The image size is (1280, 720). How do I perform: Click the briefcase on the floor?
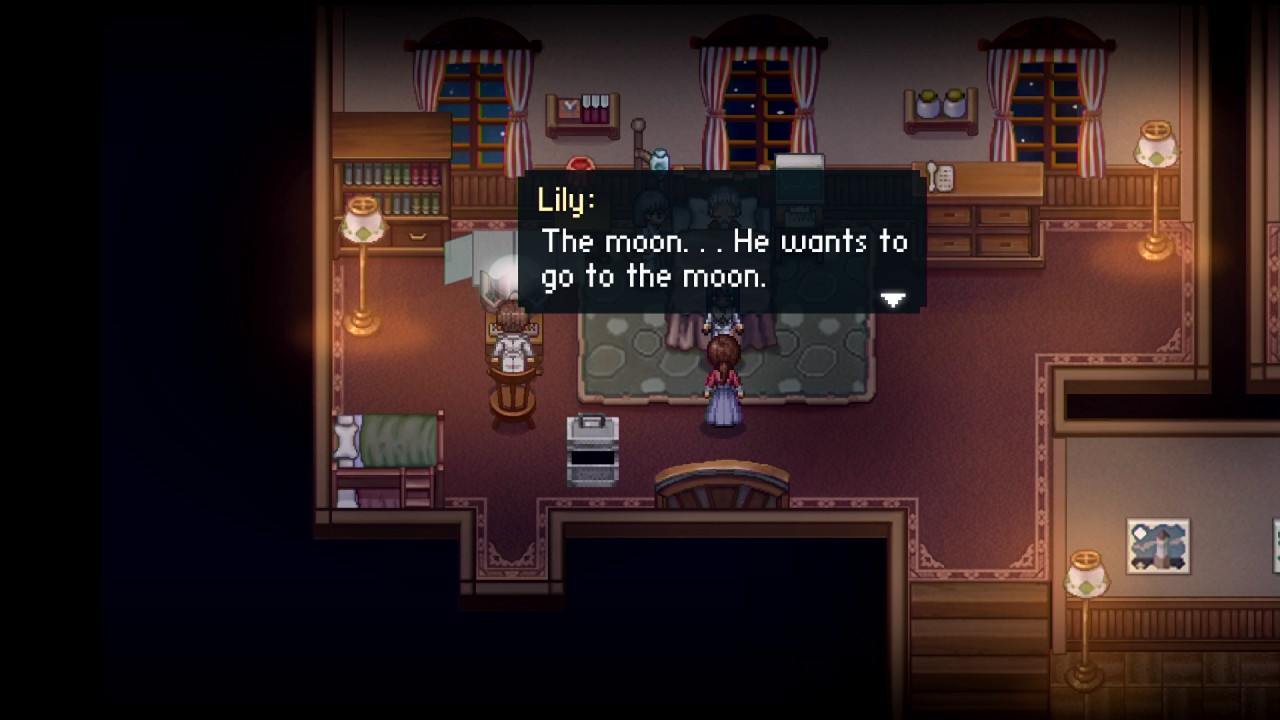point(594,450)
